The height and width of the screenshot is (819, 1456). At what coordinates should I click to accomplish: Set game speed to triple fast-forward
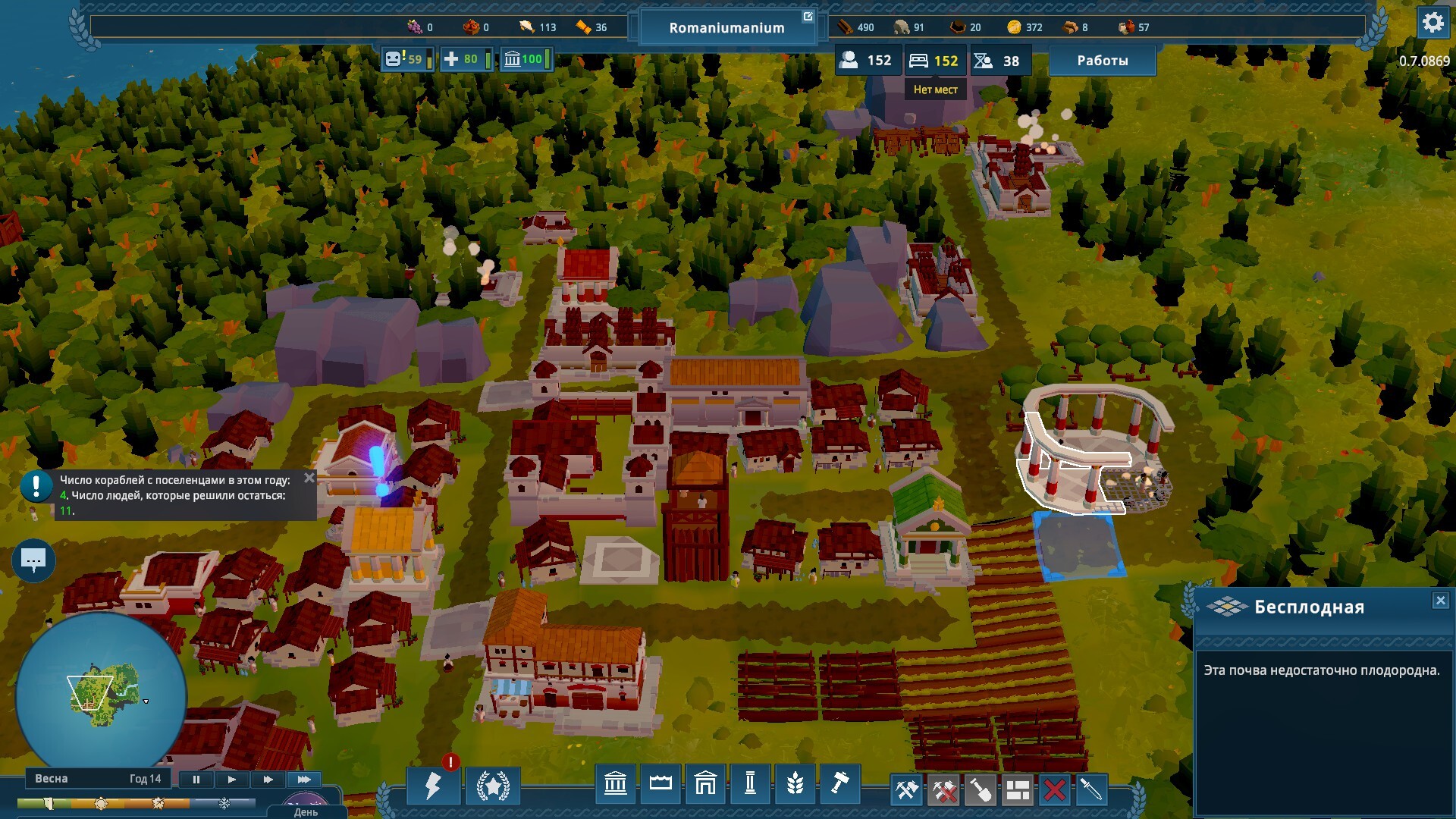pyautogui.click(x=304, y=780)
